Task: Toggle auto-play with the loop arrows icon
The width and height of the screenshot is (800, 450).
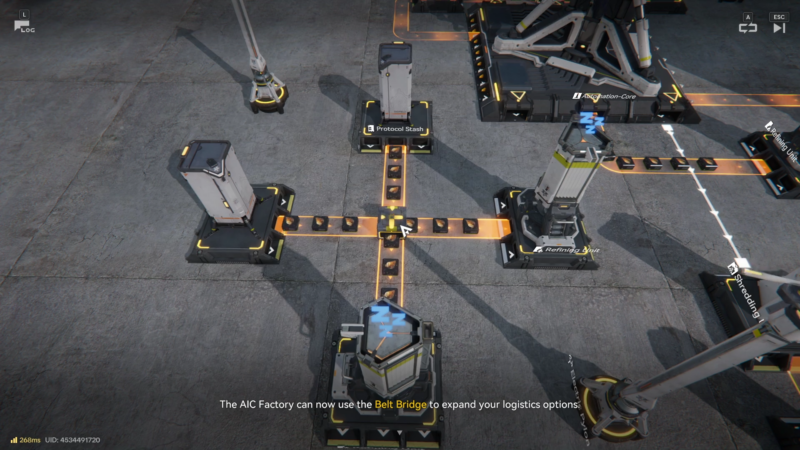Action: click(x=748, y=28)
